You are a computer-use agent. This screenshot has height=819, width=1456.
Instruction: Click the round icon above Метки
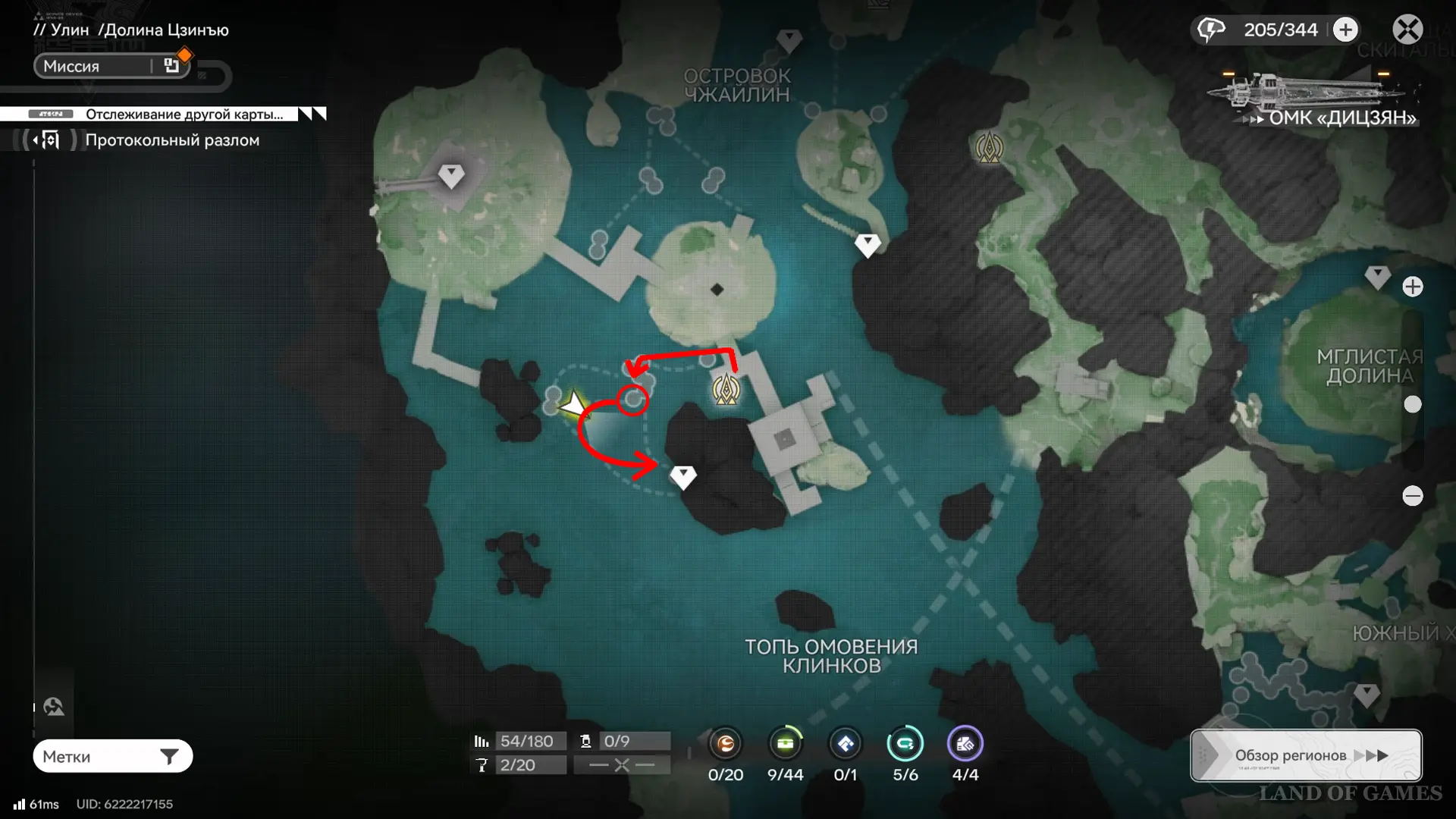click(x=54, y=707)
